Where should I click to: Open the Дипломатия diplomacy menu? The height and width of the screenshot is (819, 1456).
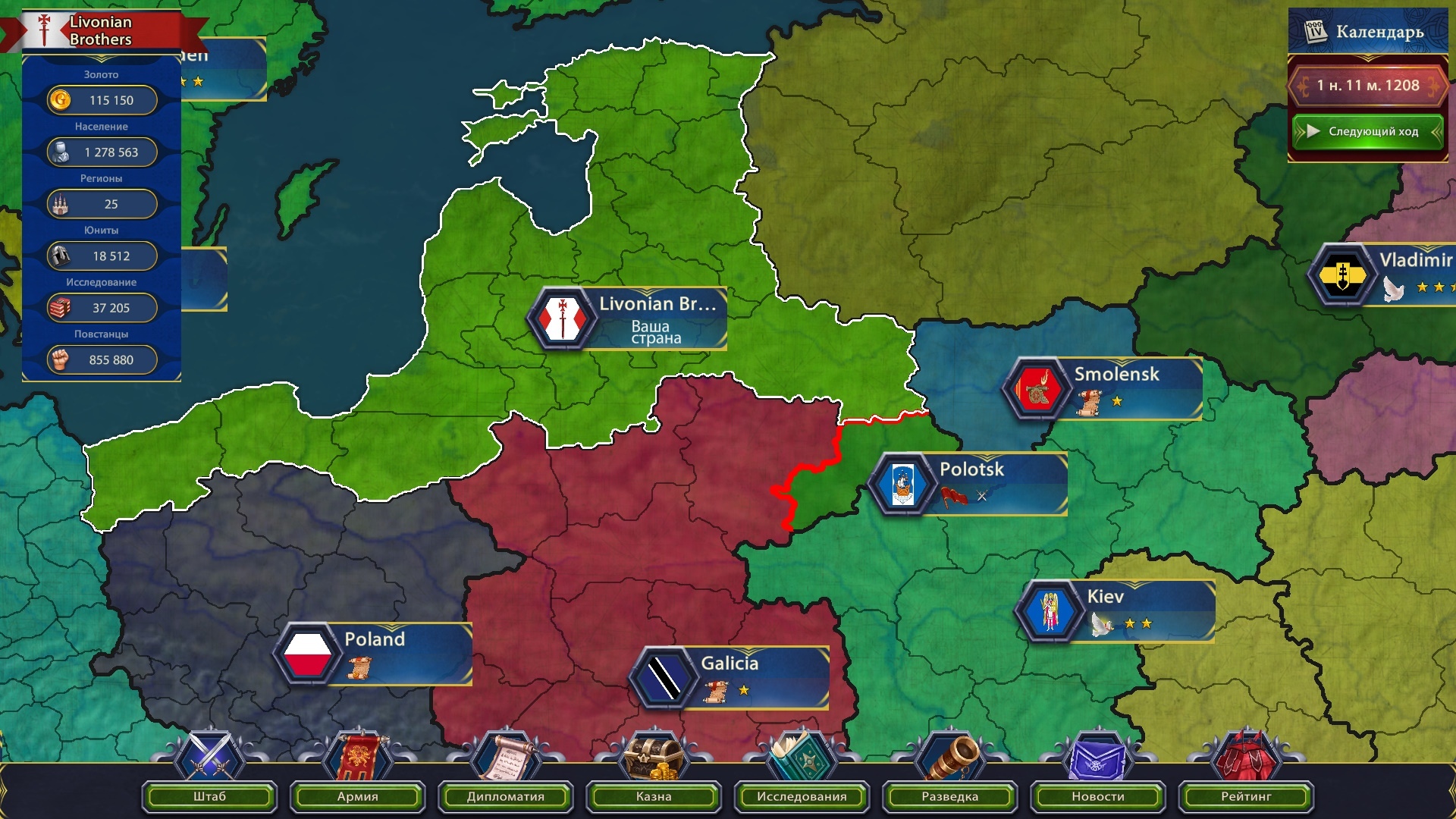pos(506,795)
